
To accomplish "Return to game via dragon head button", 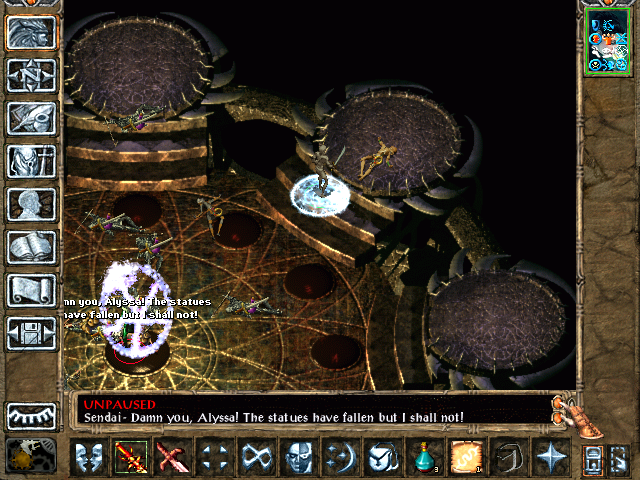I will tap(31, 31).
